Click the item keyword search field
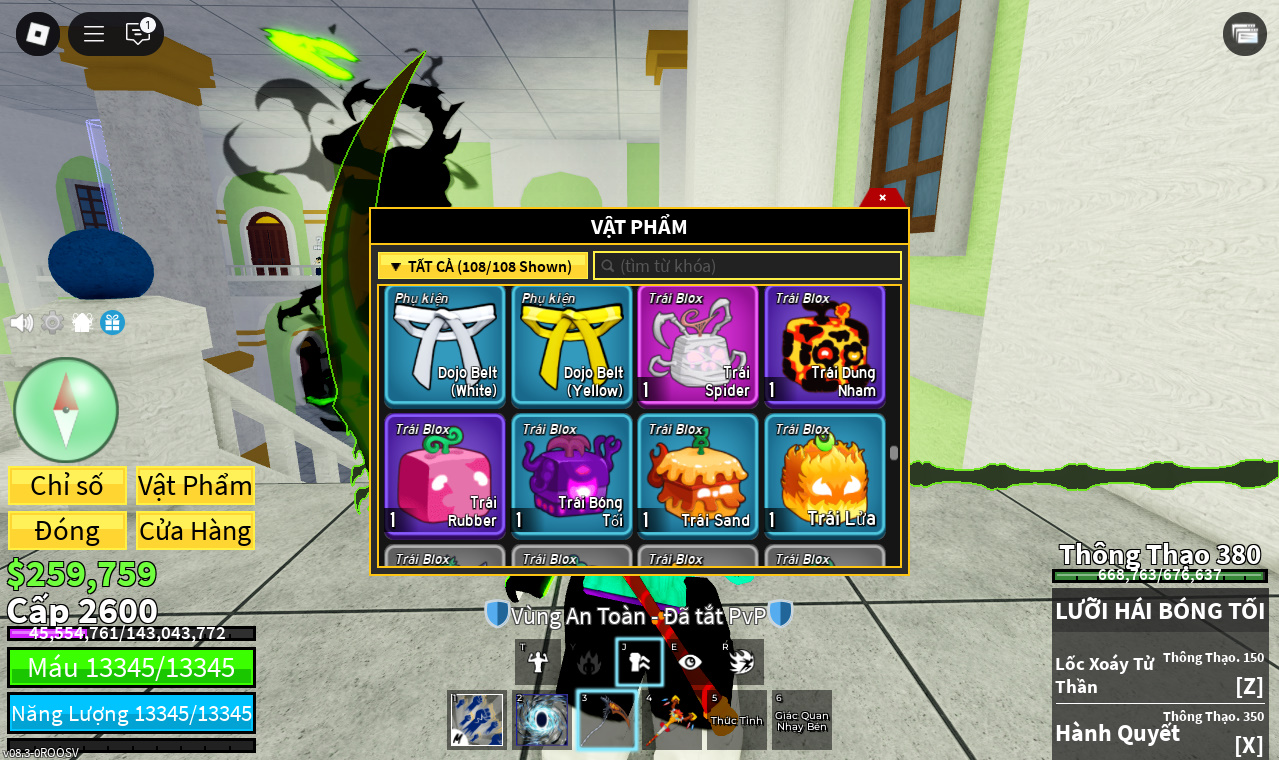 point(748,266)
